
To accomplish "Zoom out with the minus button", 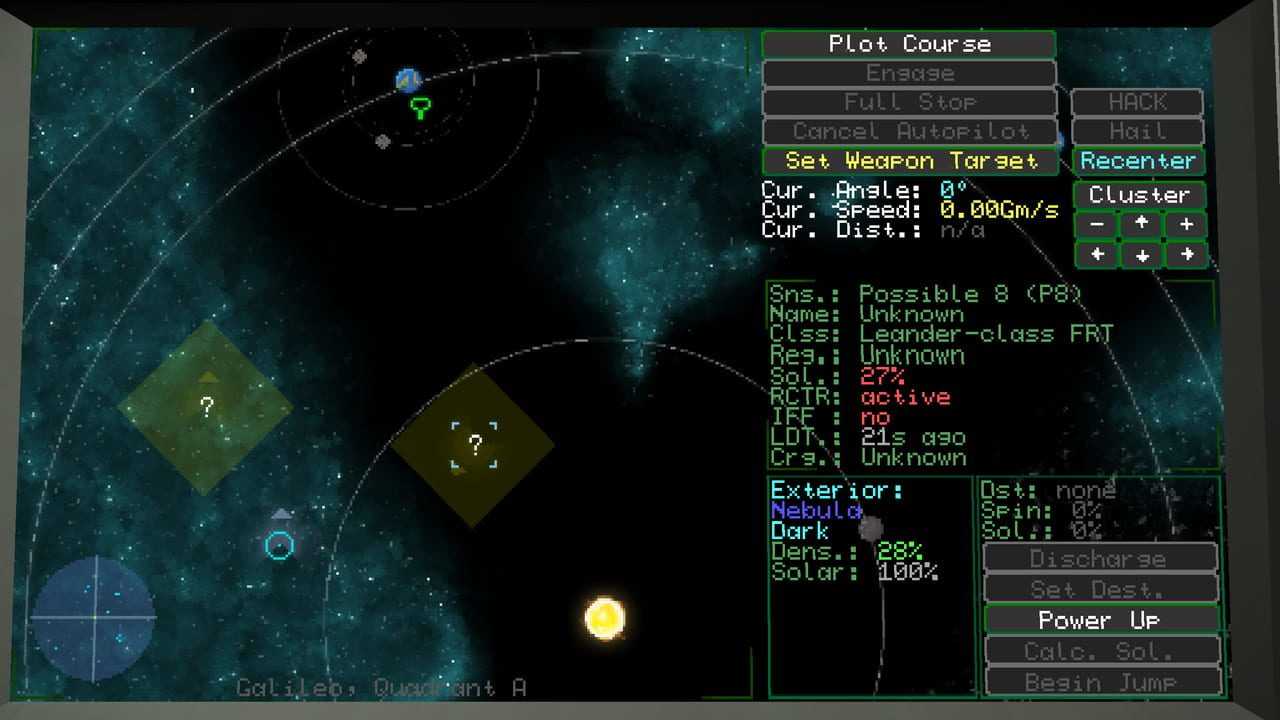I will point(1097,224).
